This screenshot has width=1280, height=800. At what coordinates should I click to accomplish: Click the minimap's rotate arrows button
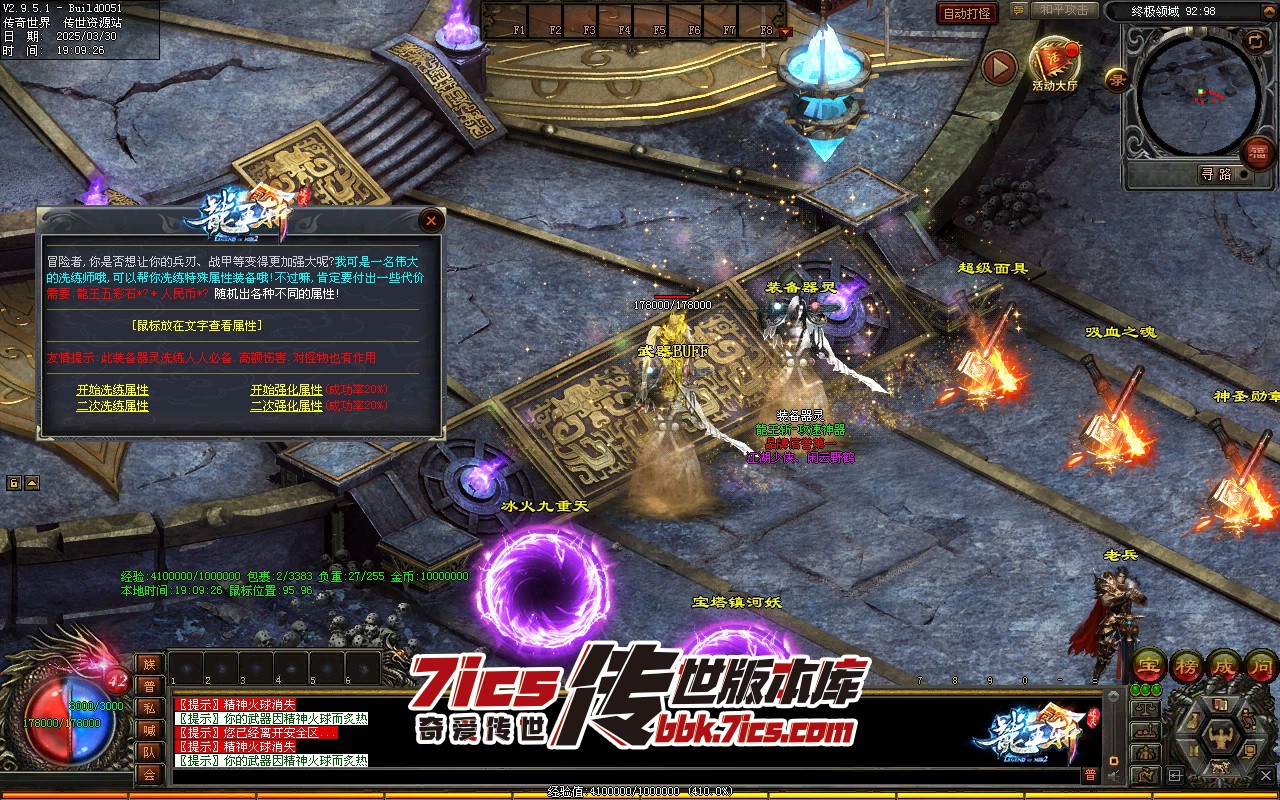1254,41
